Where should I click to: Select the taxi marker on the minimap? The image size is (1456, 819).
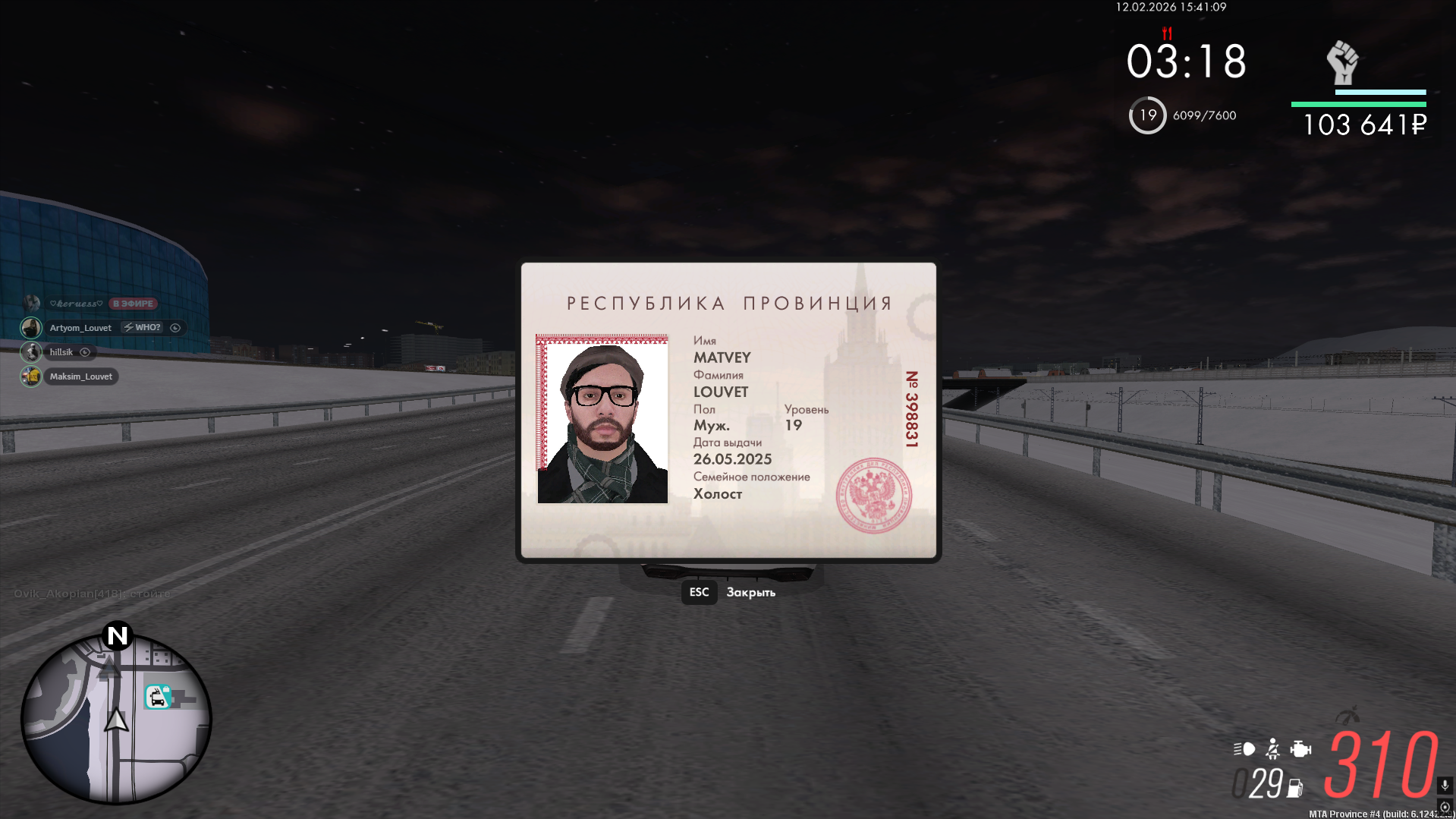[x=157, y=697]
